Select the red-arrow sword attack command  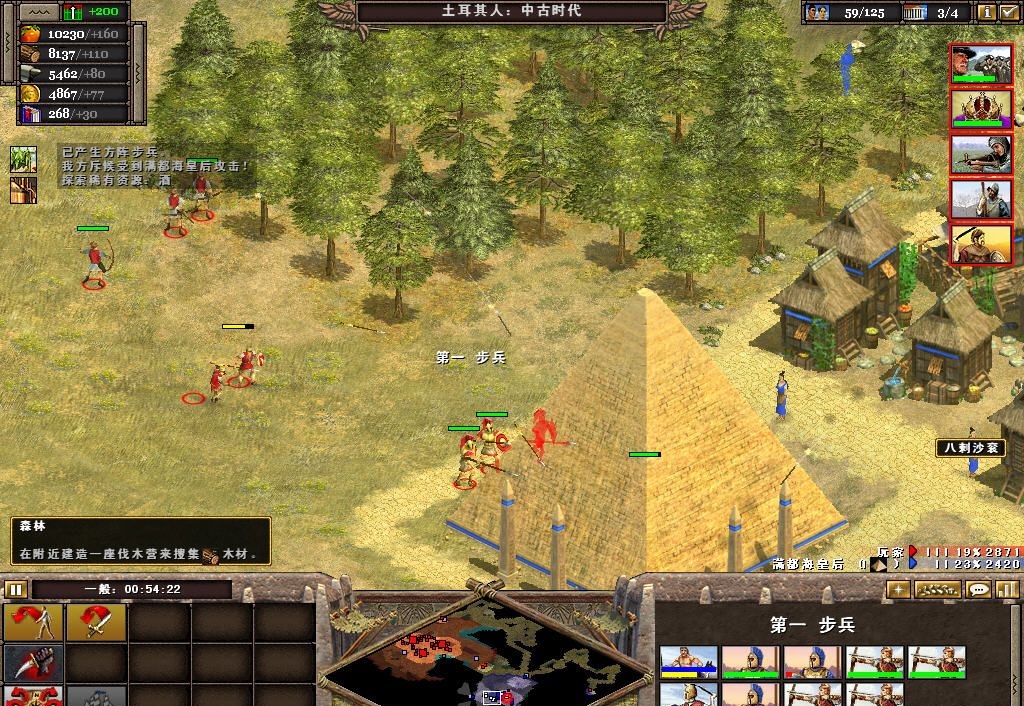96,623
